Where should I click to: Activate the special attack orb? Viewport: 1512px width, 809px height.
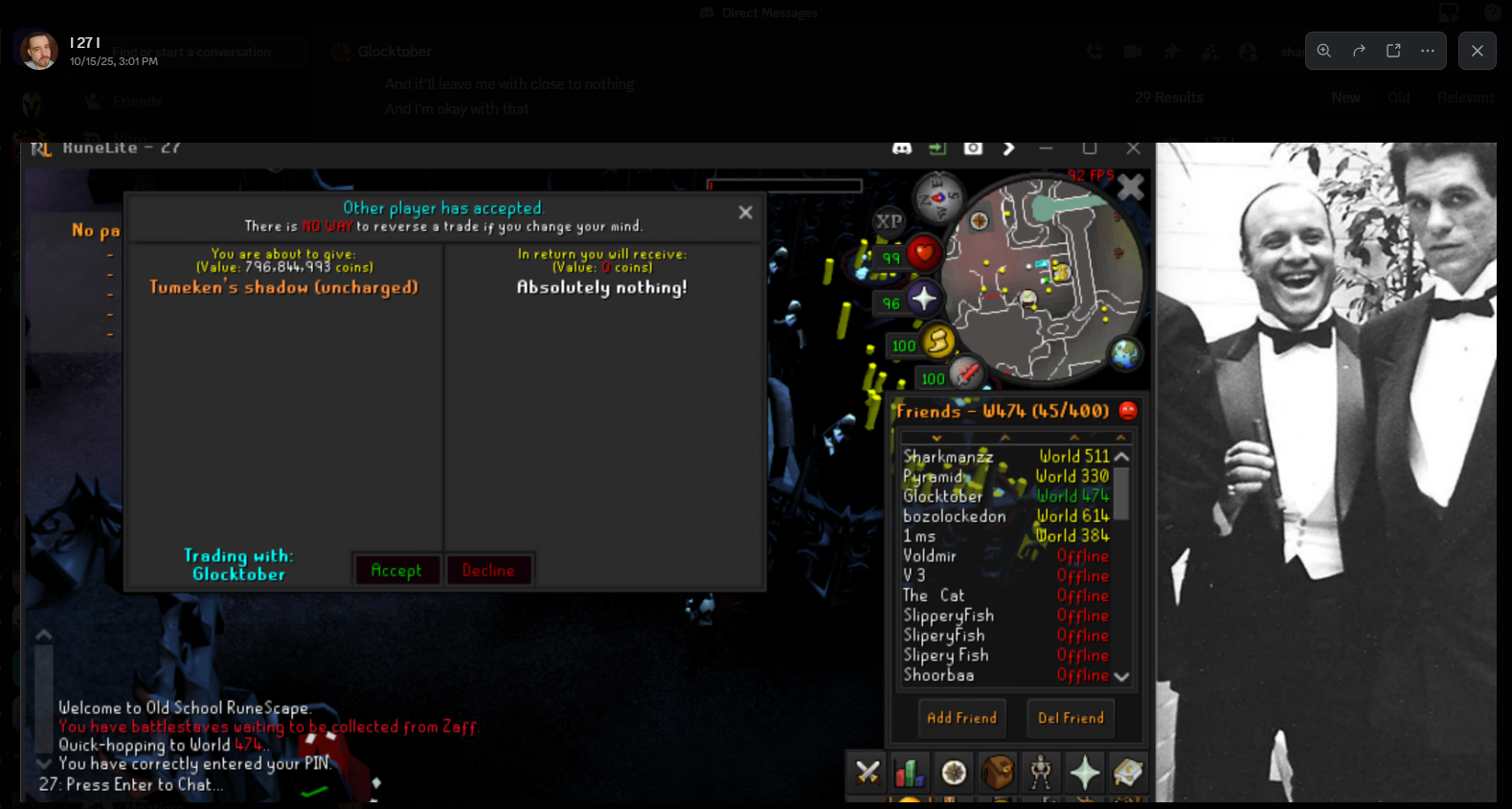(x=965, y=372)
